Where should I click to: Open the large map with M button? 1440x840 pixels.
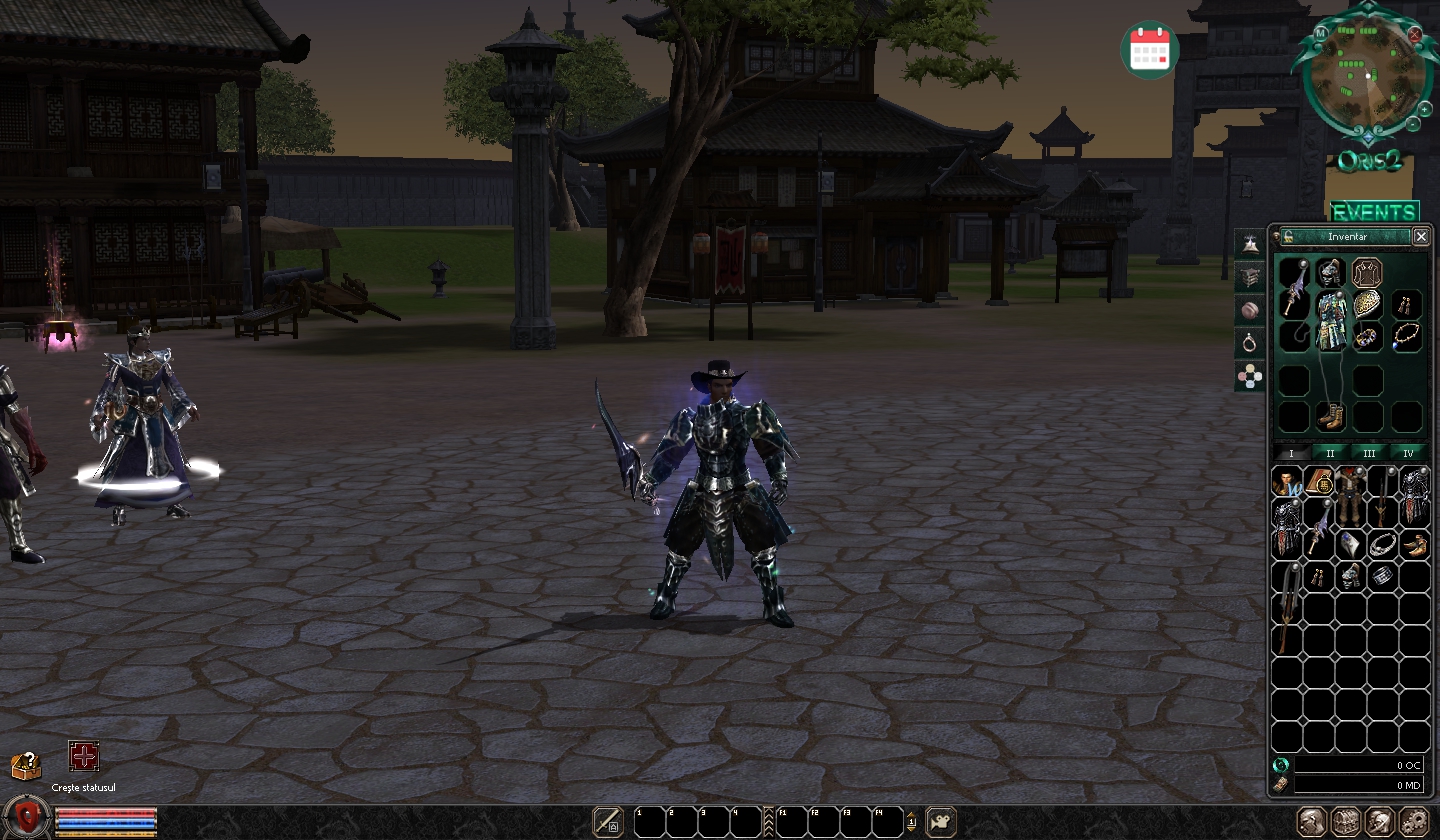click(1321, 33)
